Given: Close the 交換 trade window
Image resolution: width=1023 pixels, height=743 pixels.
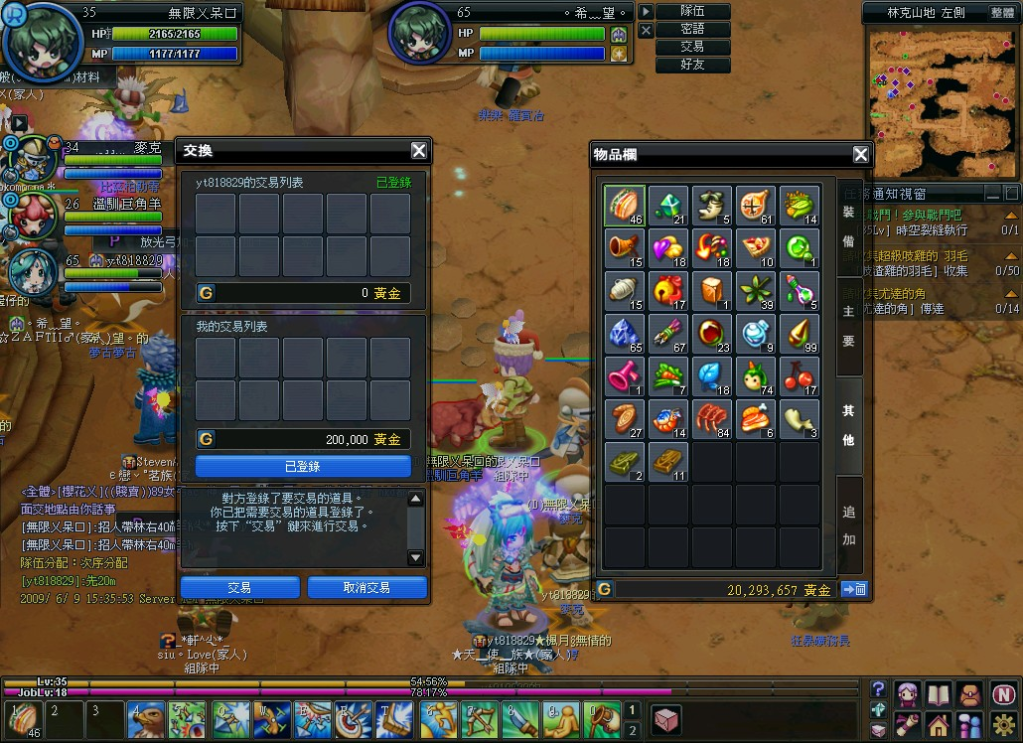Looking at the screenshot, I should 419,151.
